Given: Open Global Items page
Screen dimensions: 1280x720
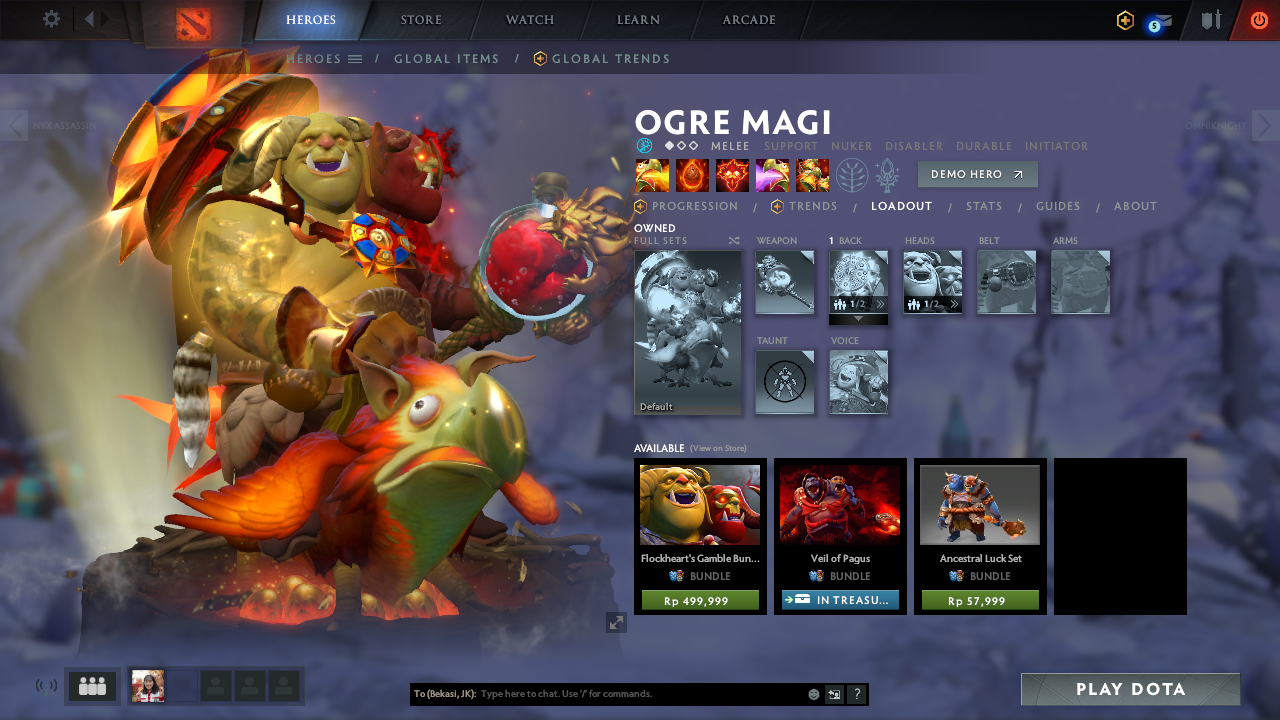Looking at the screenshot, I should (x=446, y=59).
